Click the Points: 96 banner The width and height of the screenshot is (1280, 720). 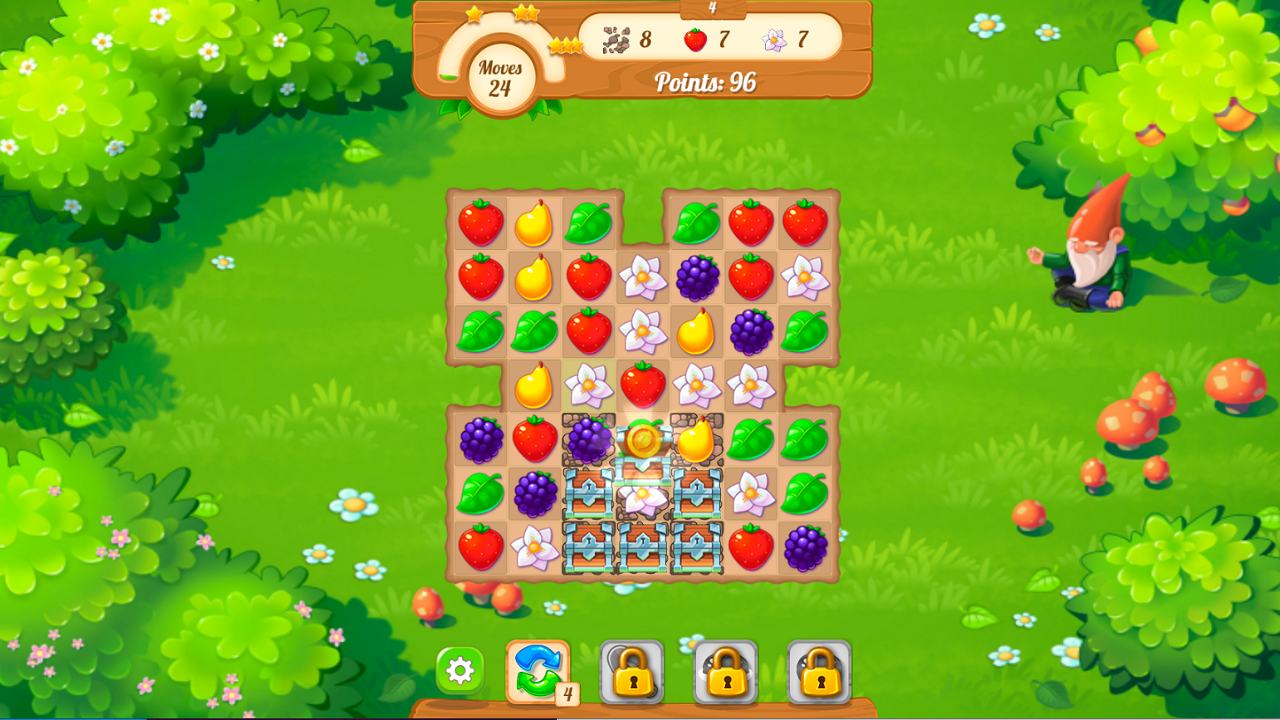point(706,80)
